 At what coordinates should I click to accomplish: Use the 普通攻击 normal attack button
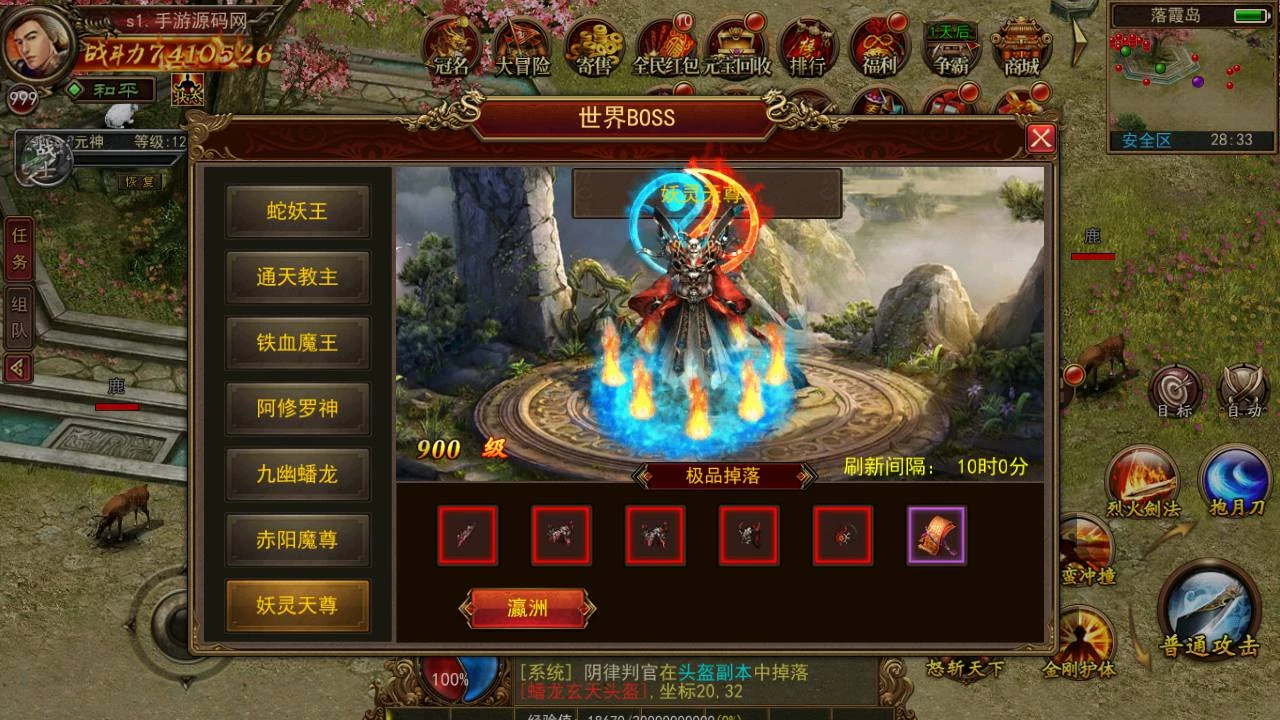1209,610
